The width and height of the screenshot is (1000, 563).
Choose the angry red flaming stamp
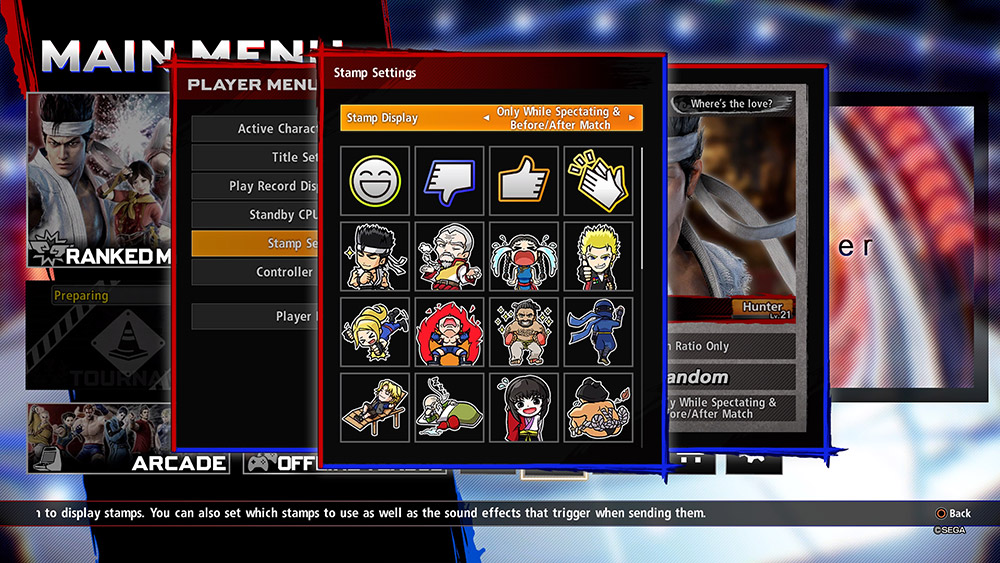[x=449, y=331]
